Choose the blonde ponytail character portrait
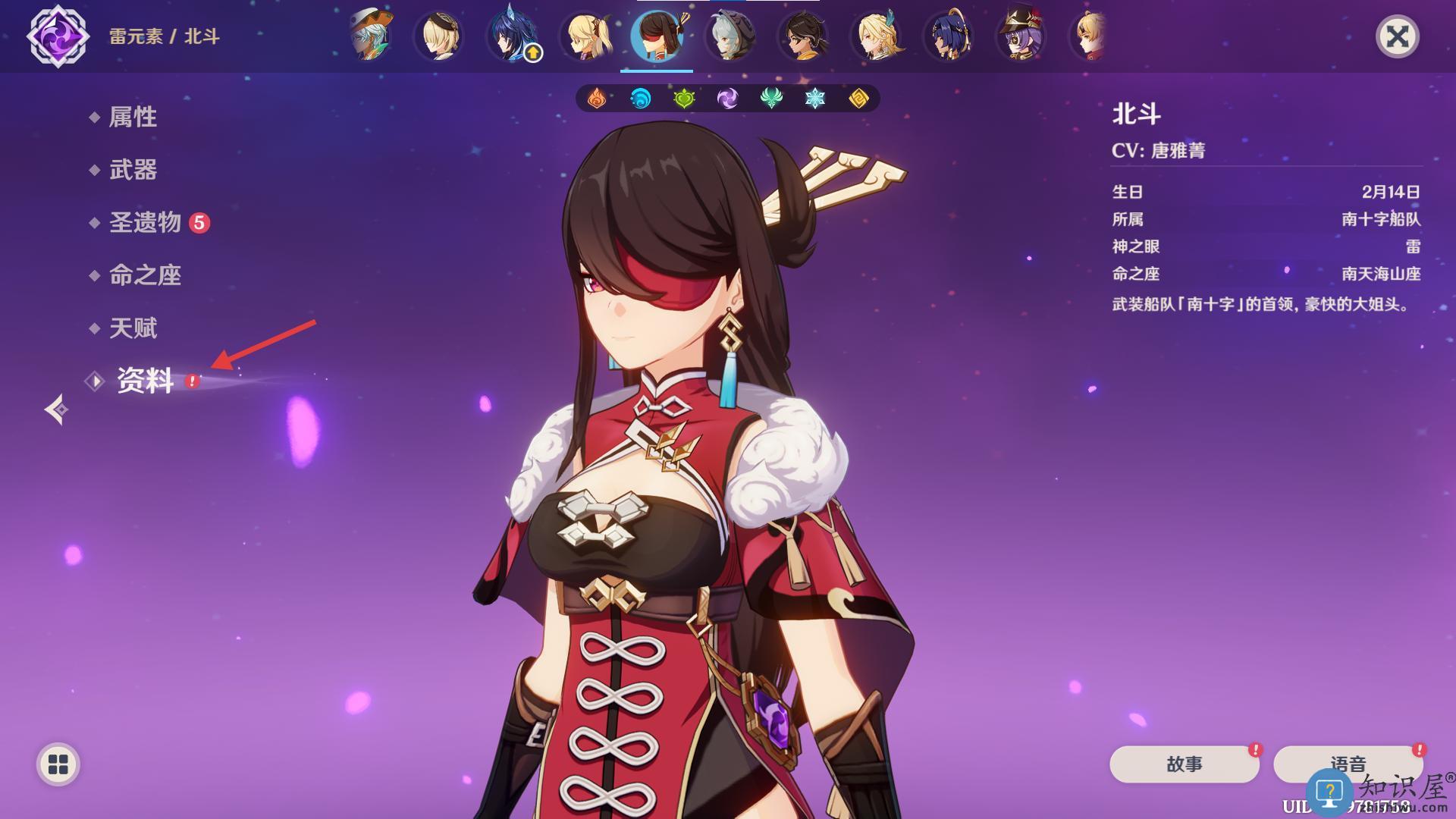This screenshot has width=1456, height=819. tap(584, 36)
